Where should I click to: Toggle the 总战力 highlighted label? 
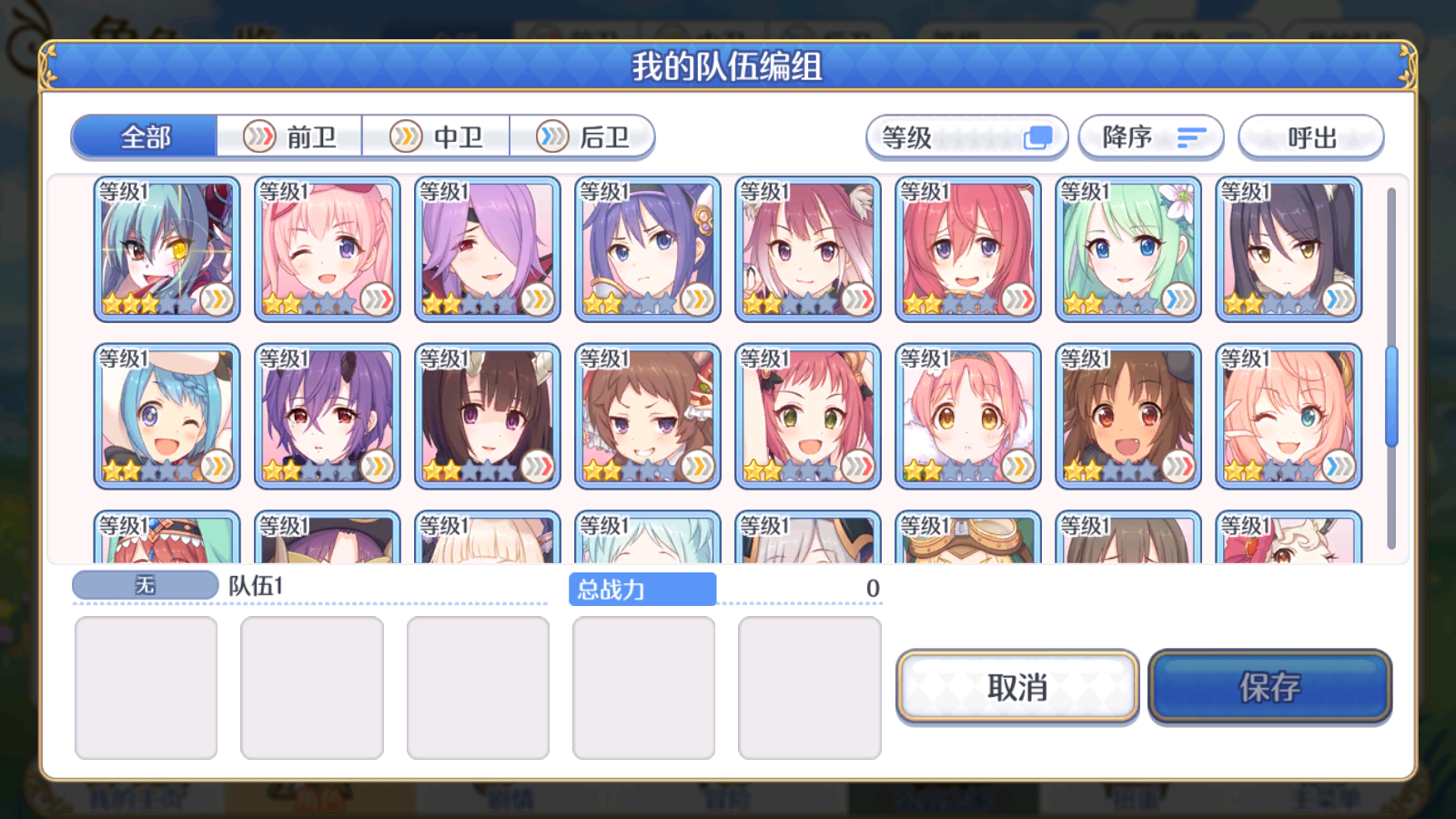pos(642,589)
